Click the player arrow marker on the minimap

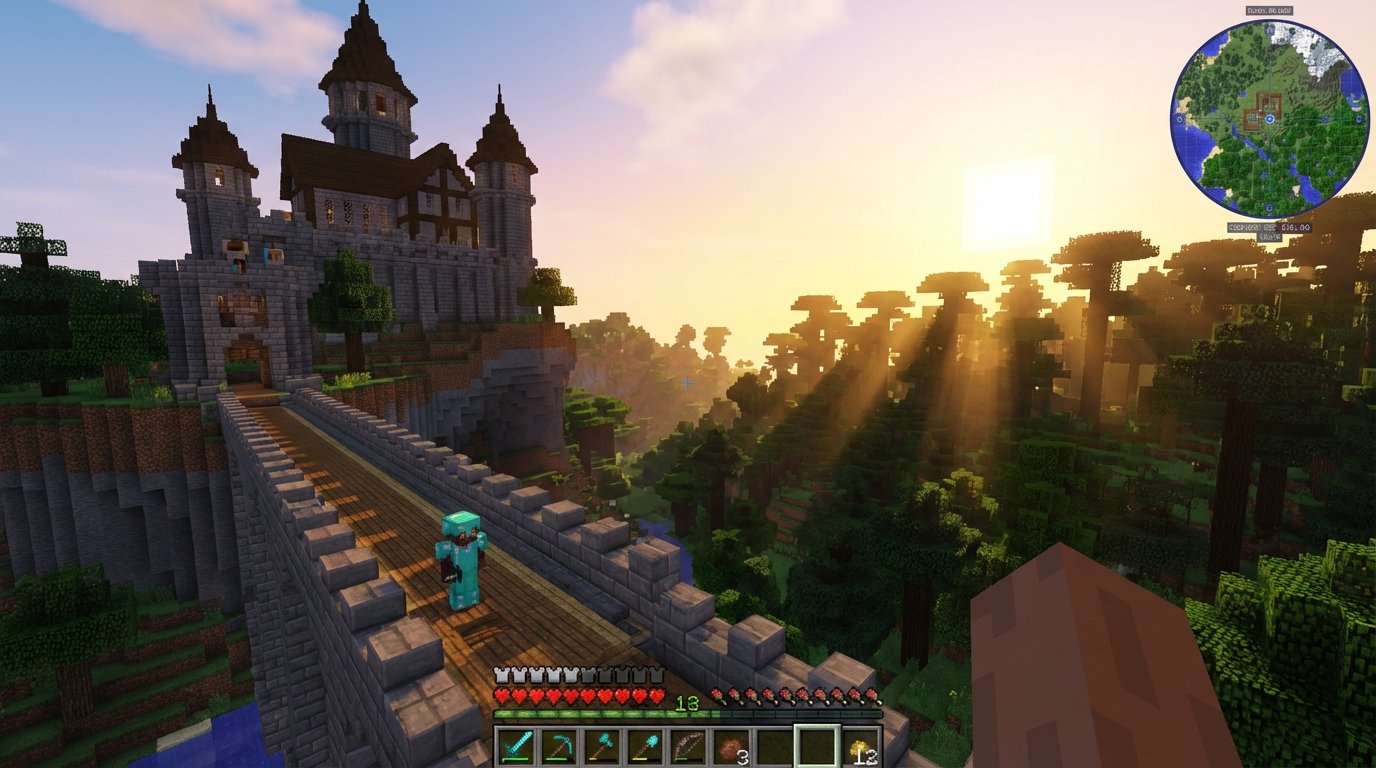click(1269, 120)
